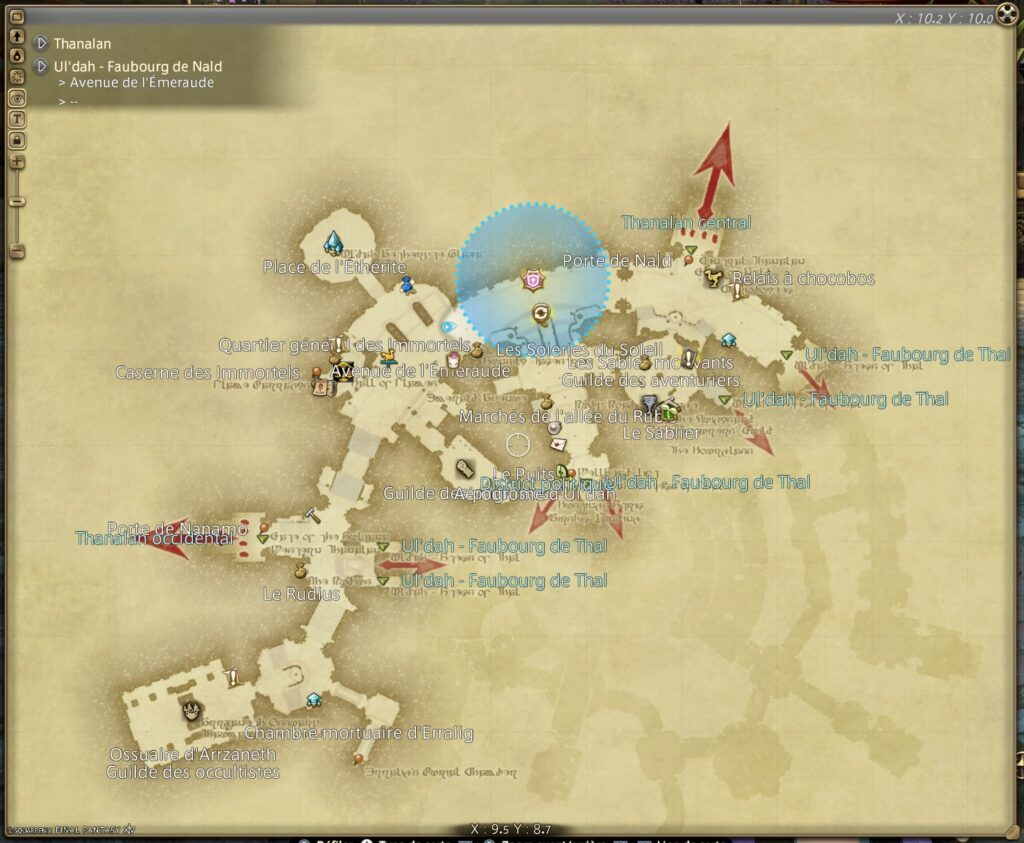Click the quest marker inside the blue circle

point(541,314)
